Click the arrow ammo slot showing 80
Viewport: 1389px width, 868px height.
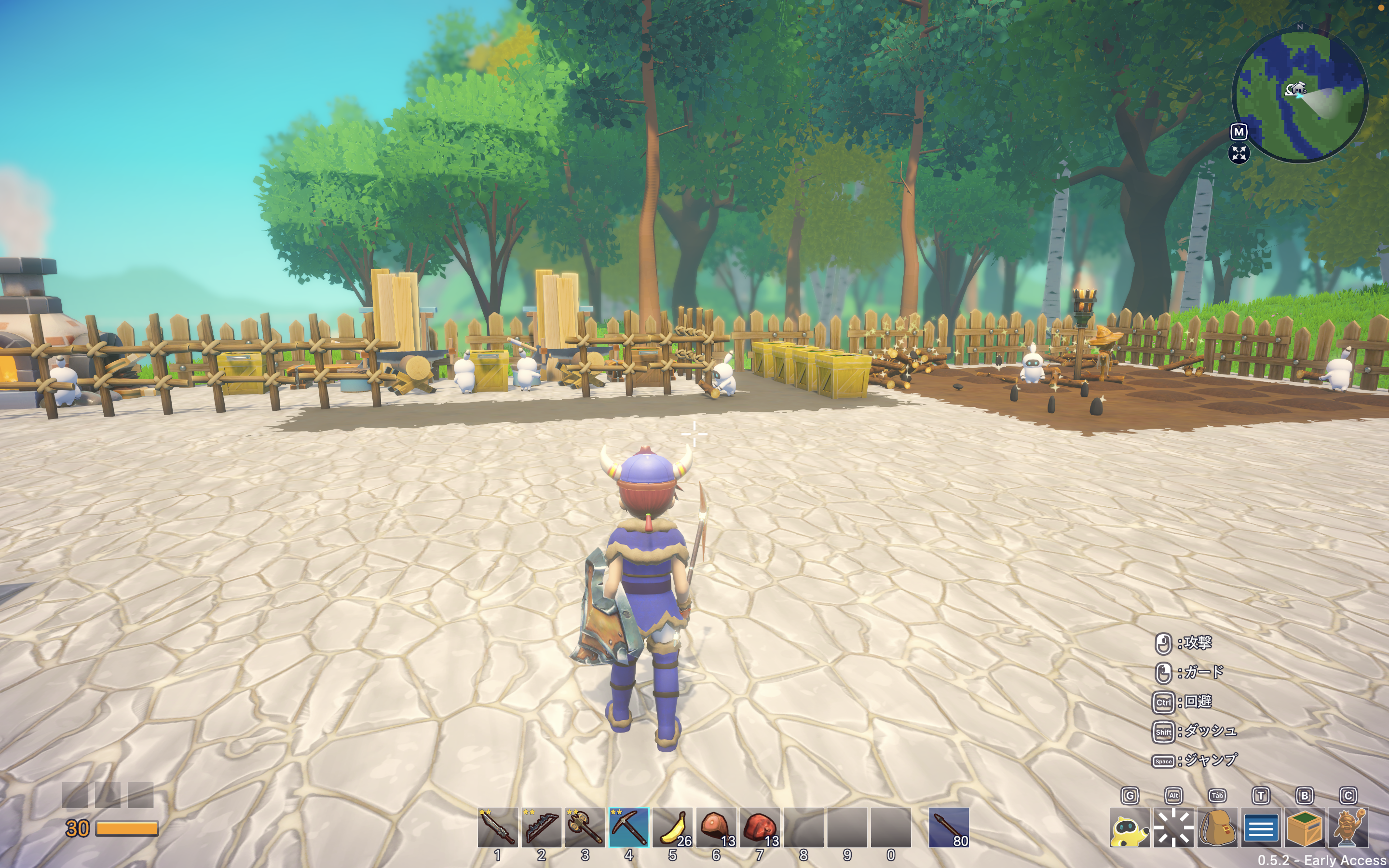(949, 827)
